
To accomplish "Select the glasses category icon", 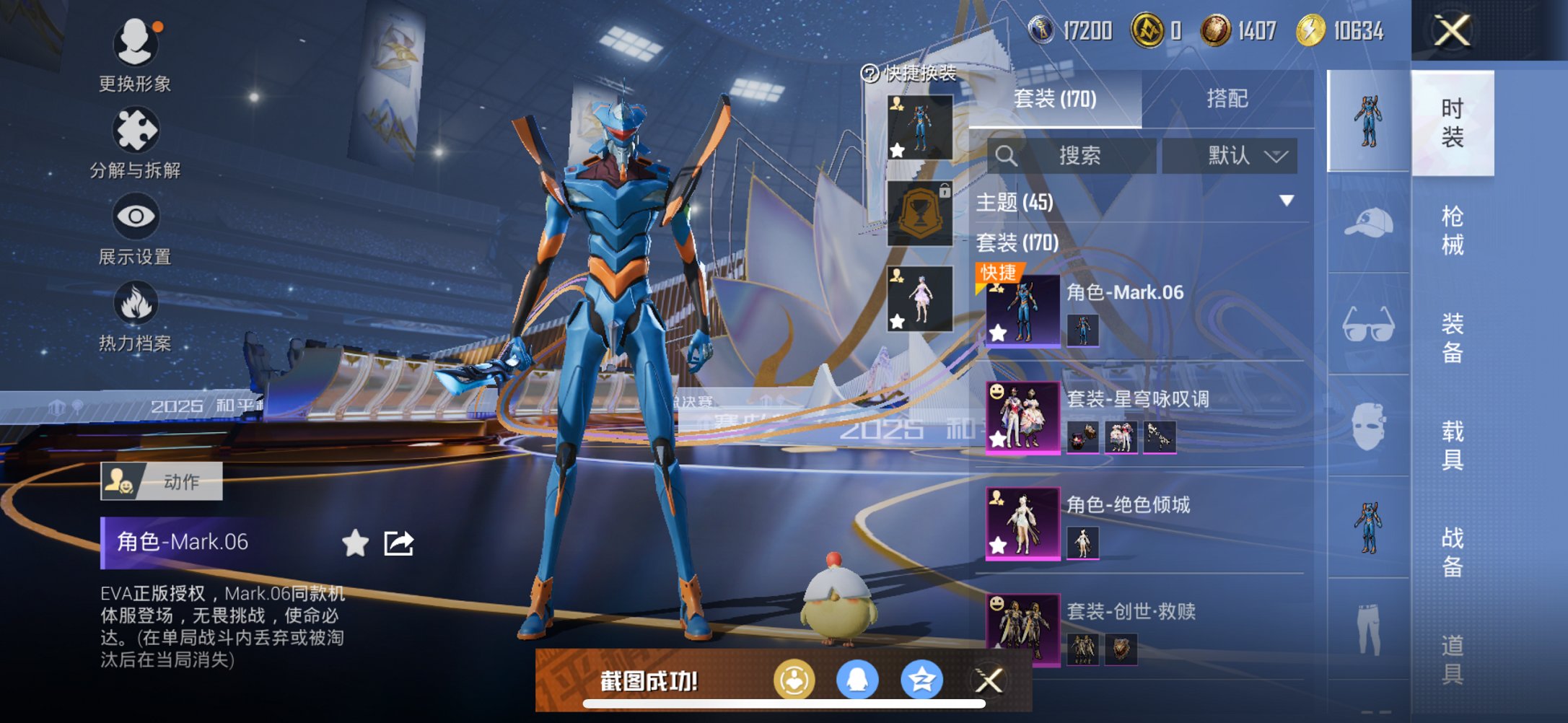I will click(x=1368, y=324).
